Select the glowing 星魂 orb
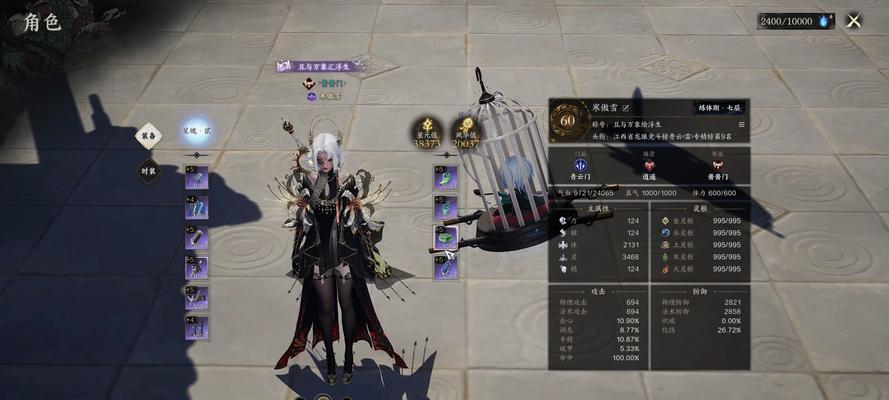 pos(191,131)
